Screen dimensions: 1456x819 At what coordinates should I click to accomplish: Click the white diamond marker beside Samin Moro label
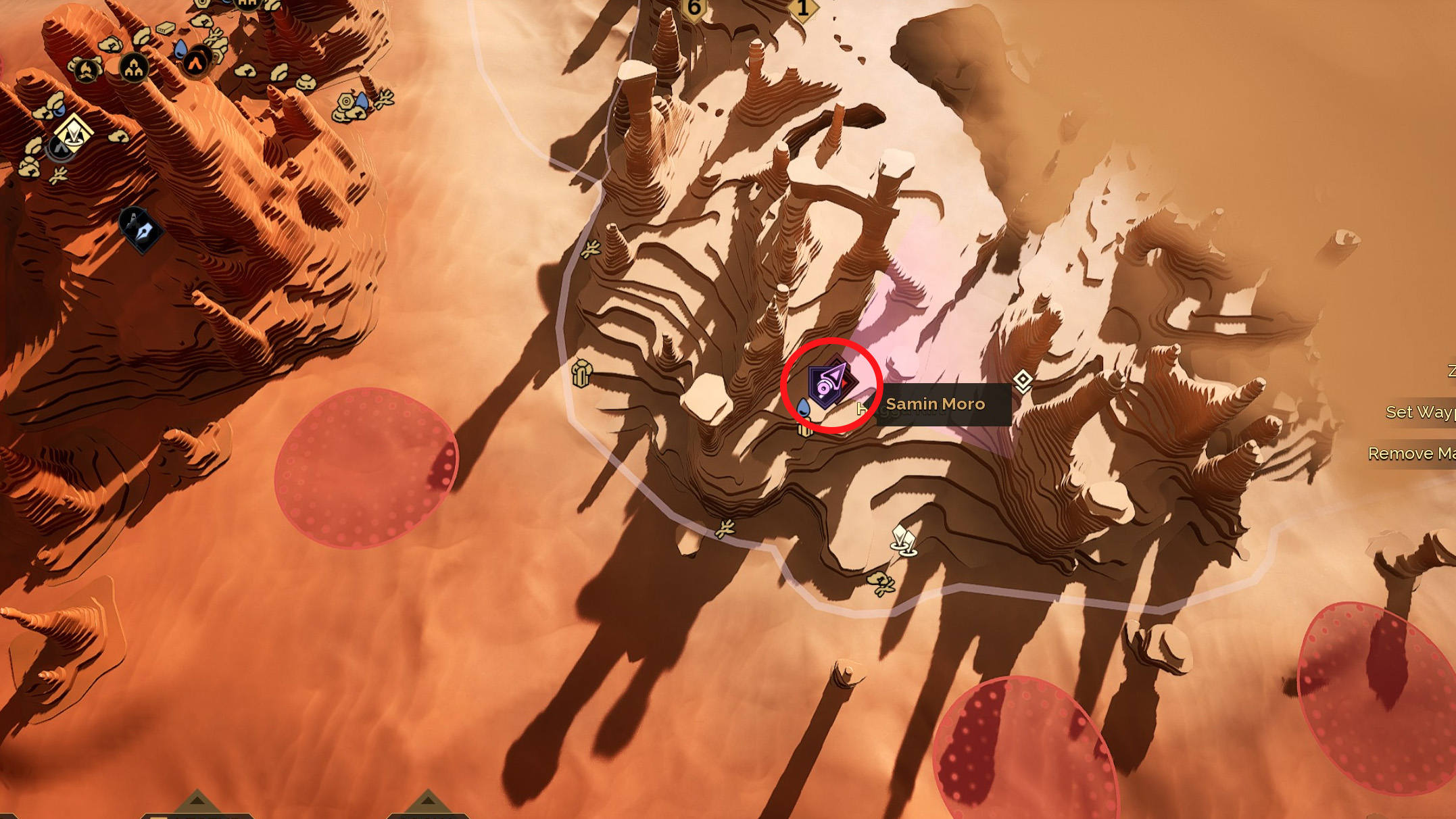[1023, 380]
